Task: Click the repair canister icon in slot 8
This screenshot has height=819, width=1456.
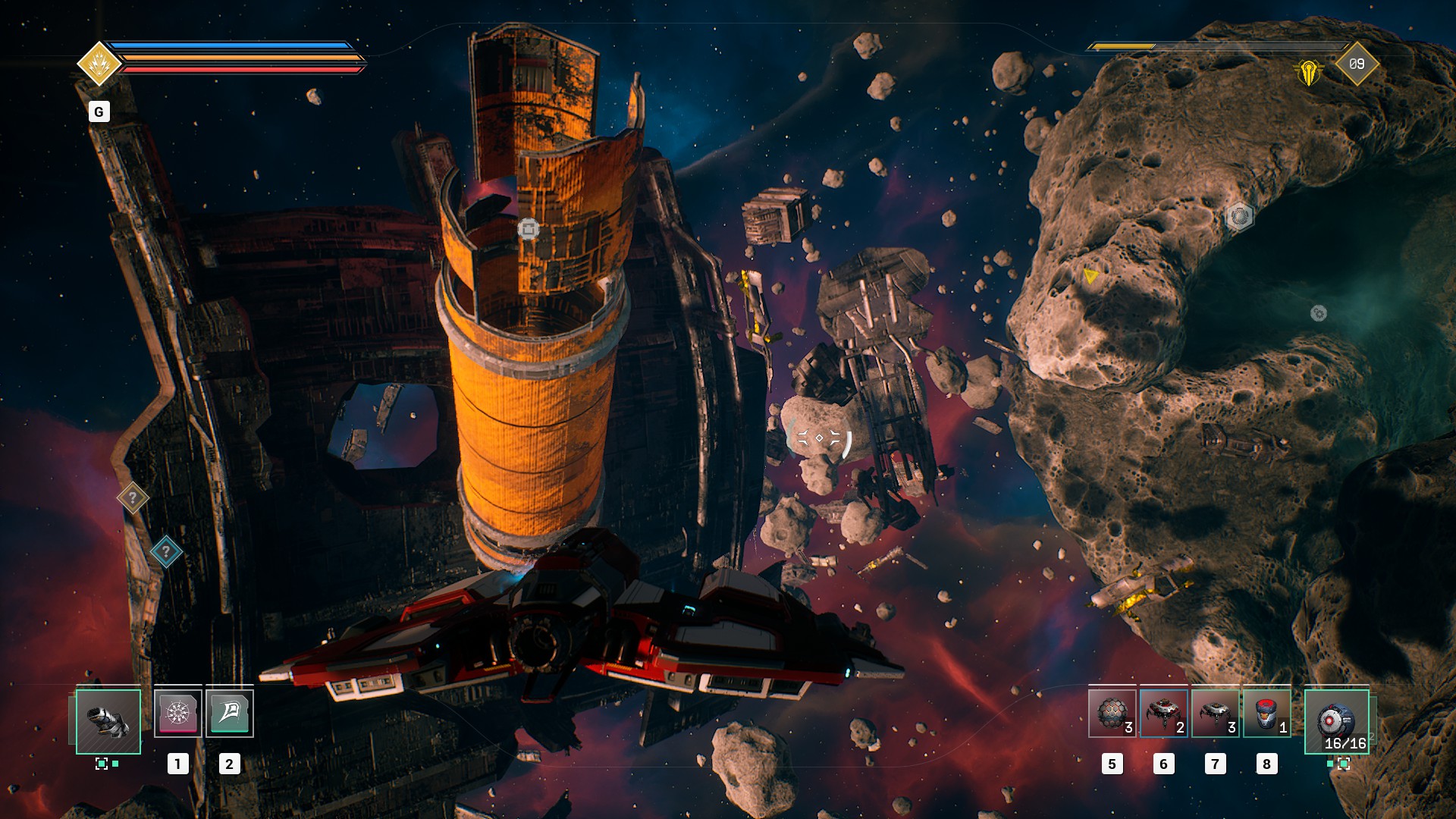Action: tap(1266, 711)
